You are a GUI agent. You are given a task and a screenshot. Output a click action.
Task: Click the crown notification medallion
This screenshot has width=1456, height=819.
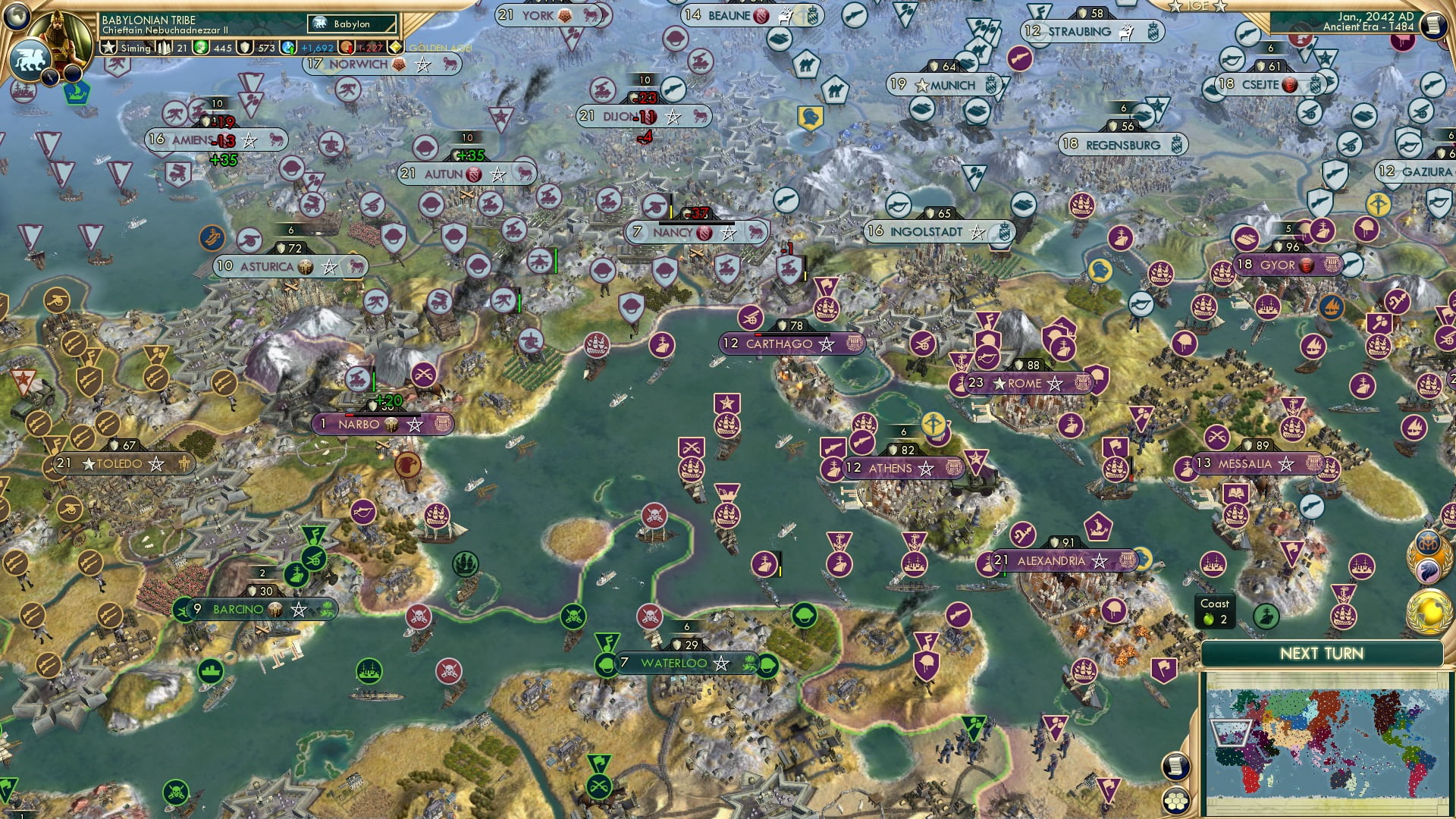click(1429, 541)
